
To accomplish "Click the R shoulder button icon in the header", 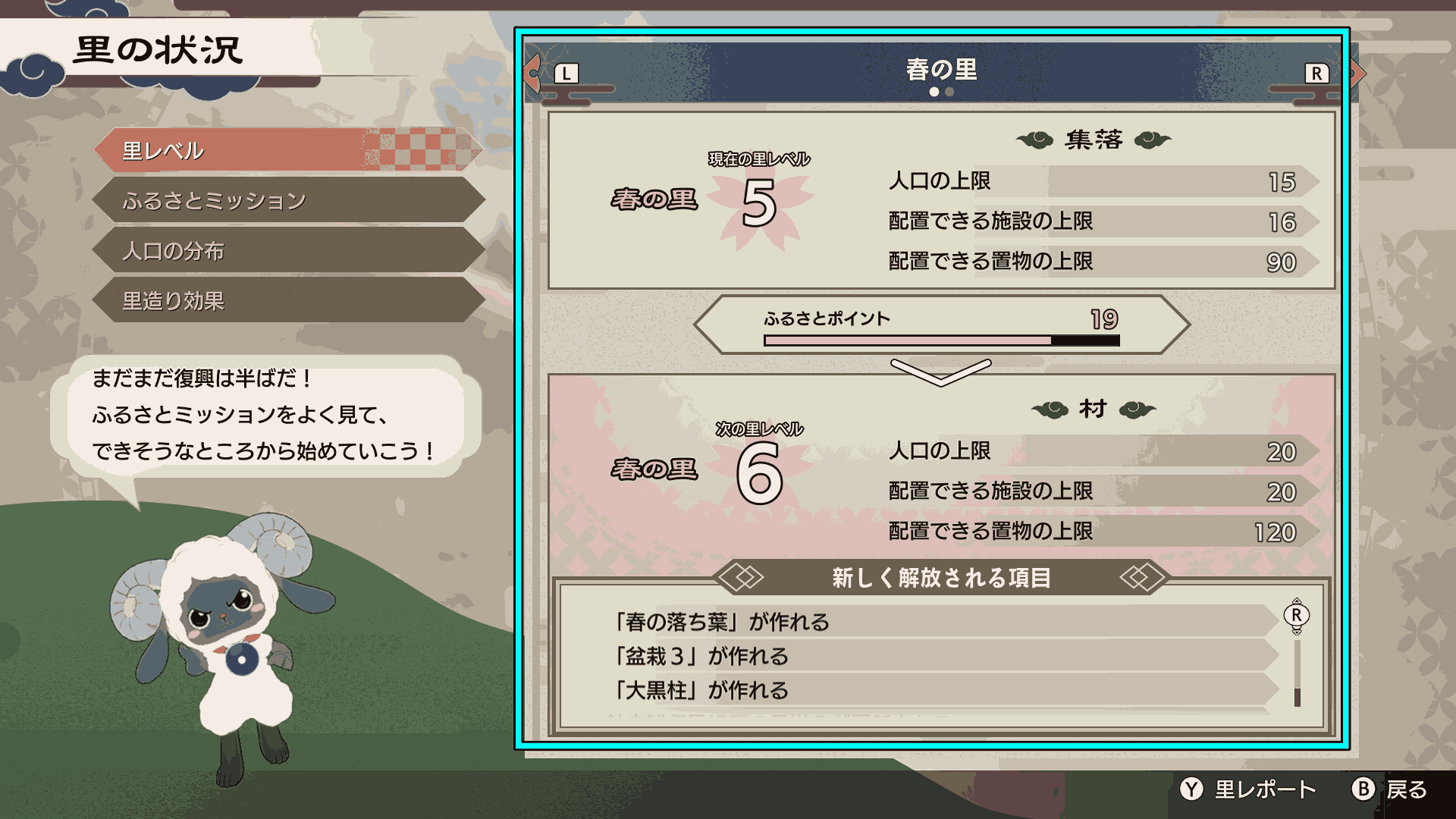I will pos(1316,74).
